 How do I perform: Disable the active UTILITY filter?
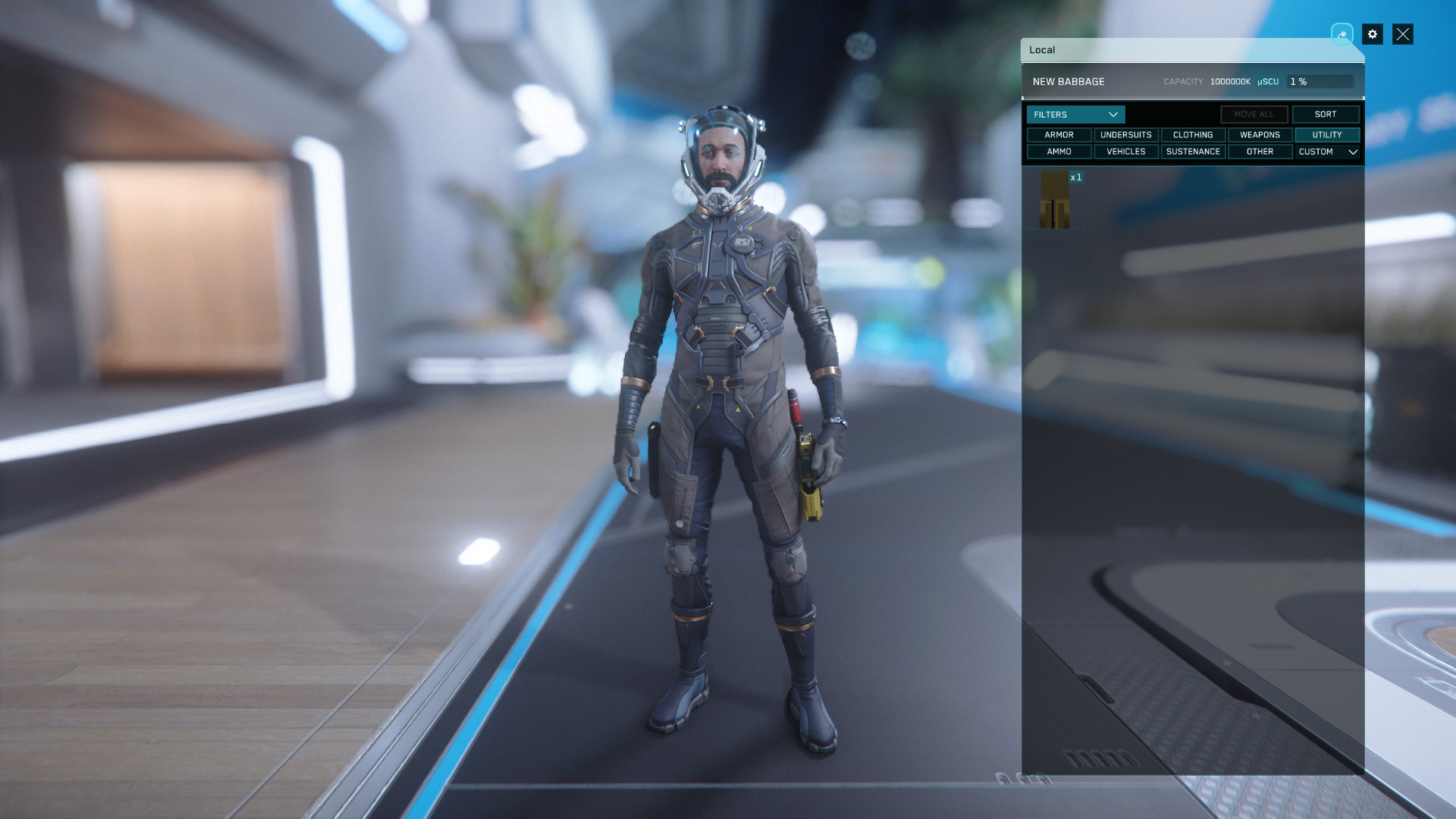click(x=1327, y=135)
